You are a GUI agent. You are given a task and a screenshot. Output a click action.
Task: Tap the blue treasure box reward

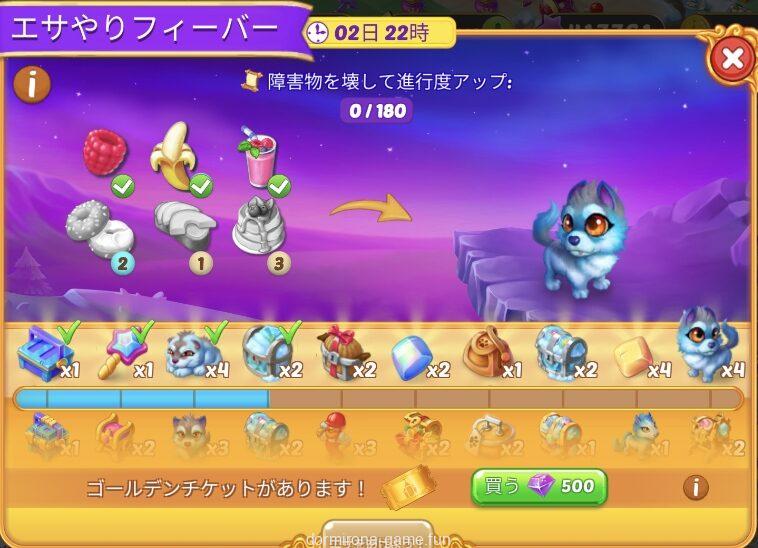coord(44,351)
